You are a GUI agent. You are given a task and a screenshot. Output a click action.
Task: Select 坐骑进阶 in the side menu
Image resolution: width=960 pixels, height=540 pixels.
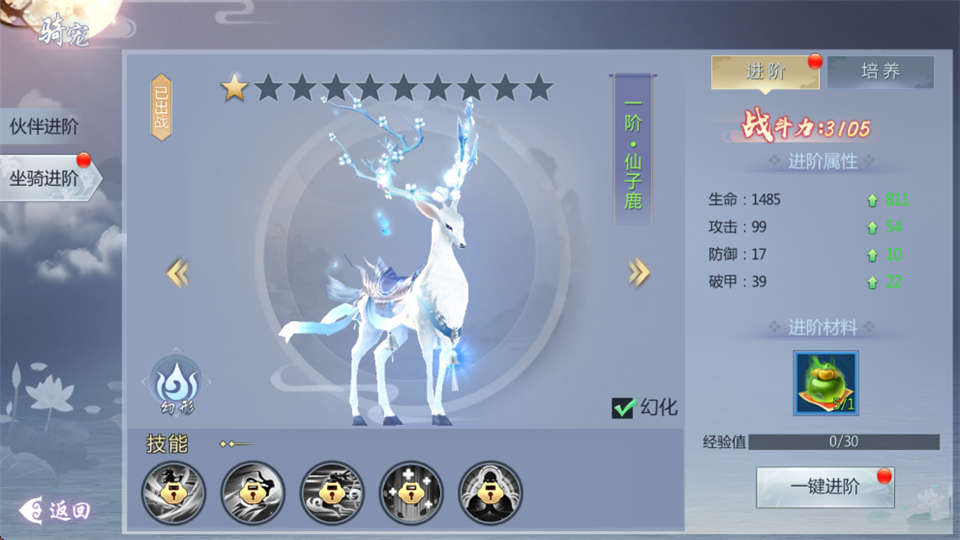click(x=46, y=178)
